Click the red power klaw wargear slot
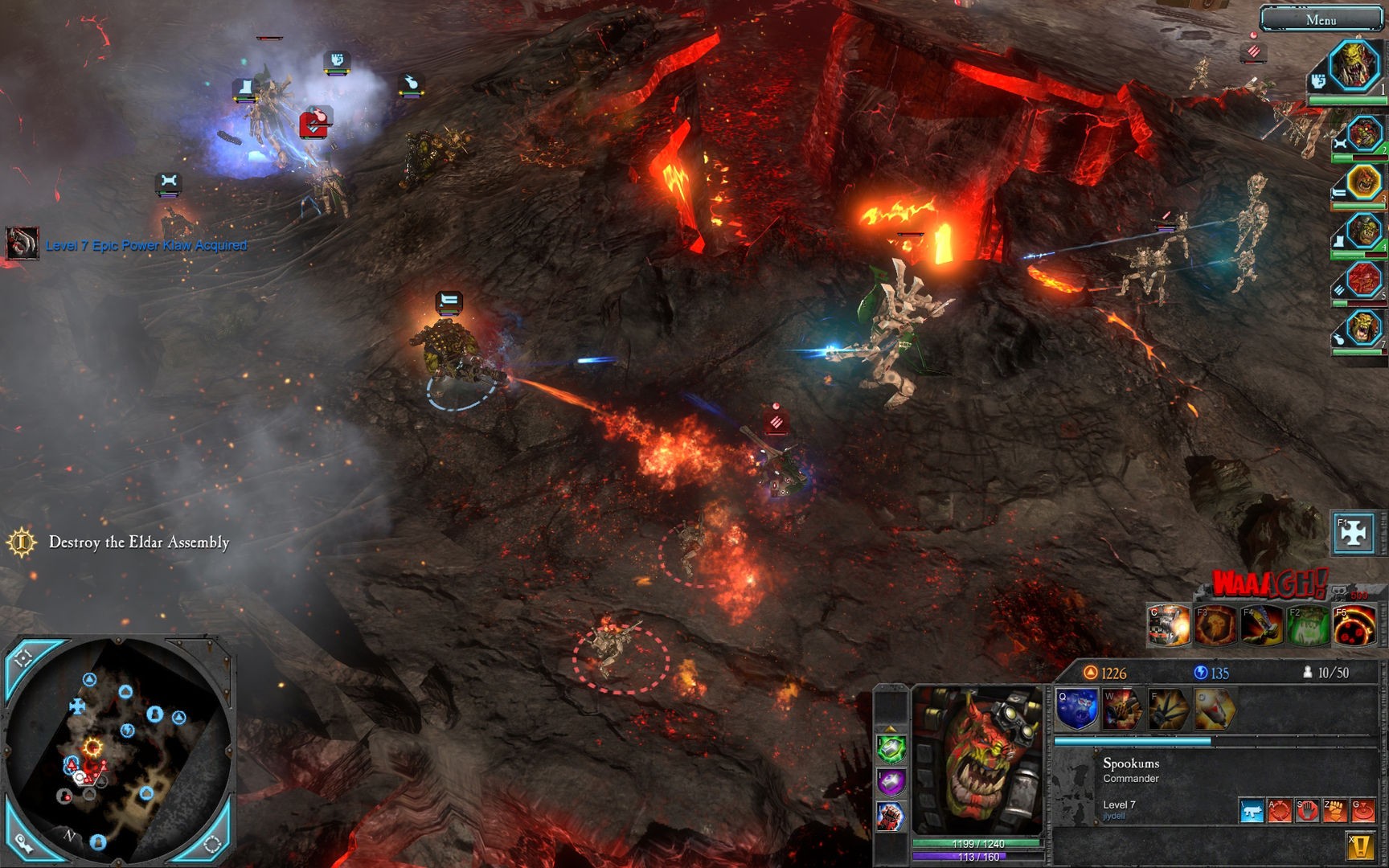The width and height of the screenshot is (1389, 868). click(891, 817)
